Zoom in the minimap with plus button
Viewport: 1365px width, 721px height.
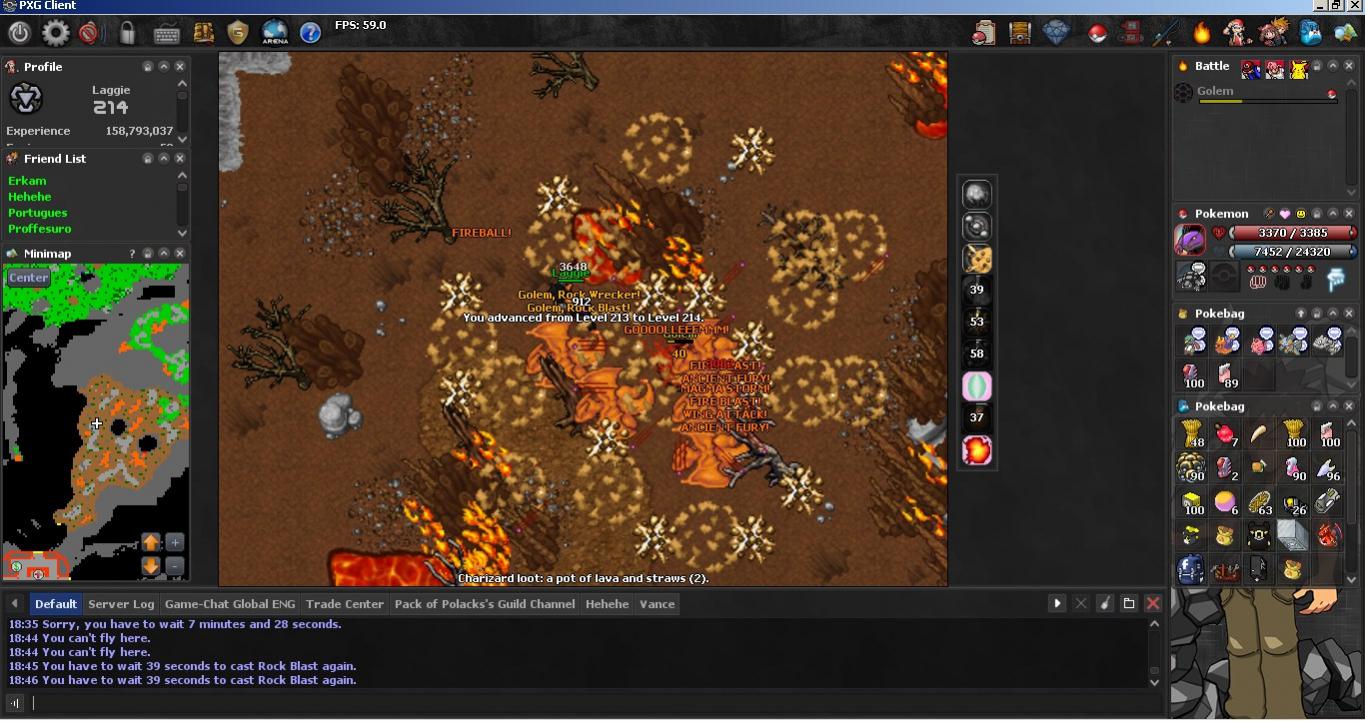click(x=175, y=542)
